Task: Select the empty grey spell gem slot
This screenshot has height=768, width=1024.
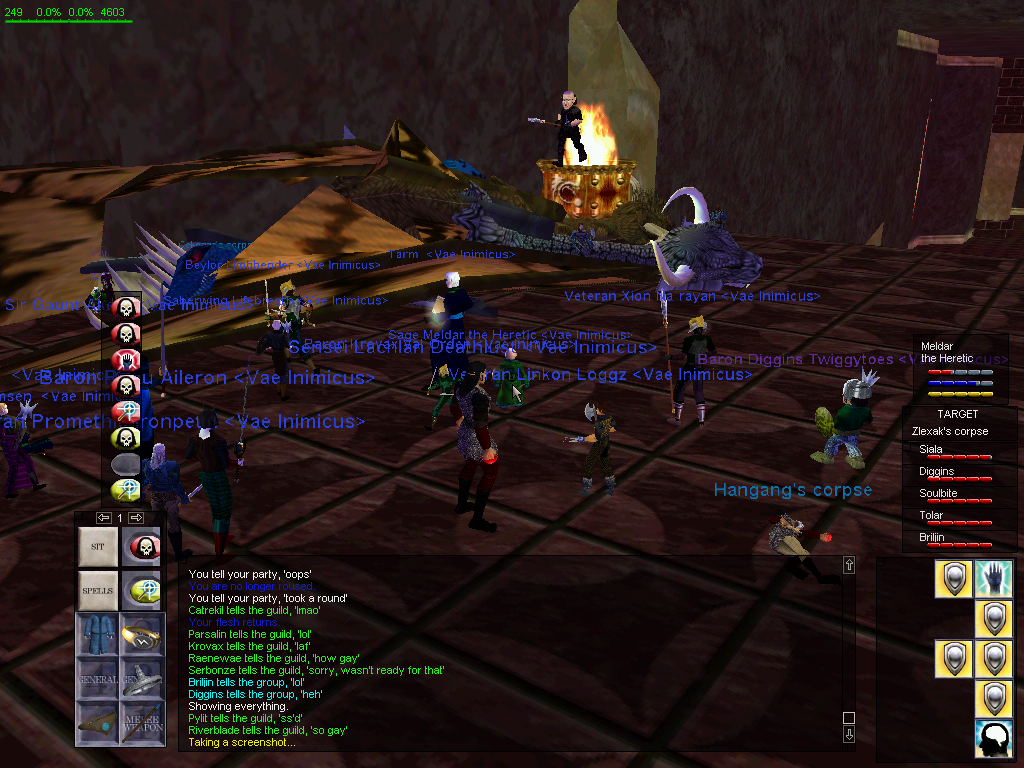Action: point(125,463)
